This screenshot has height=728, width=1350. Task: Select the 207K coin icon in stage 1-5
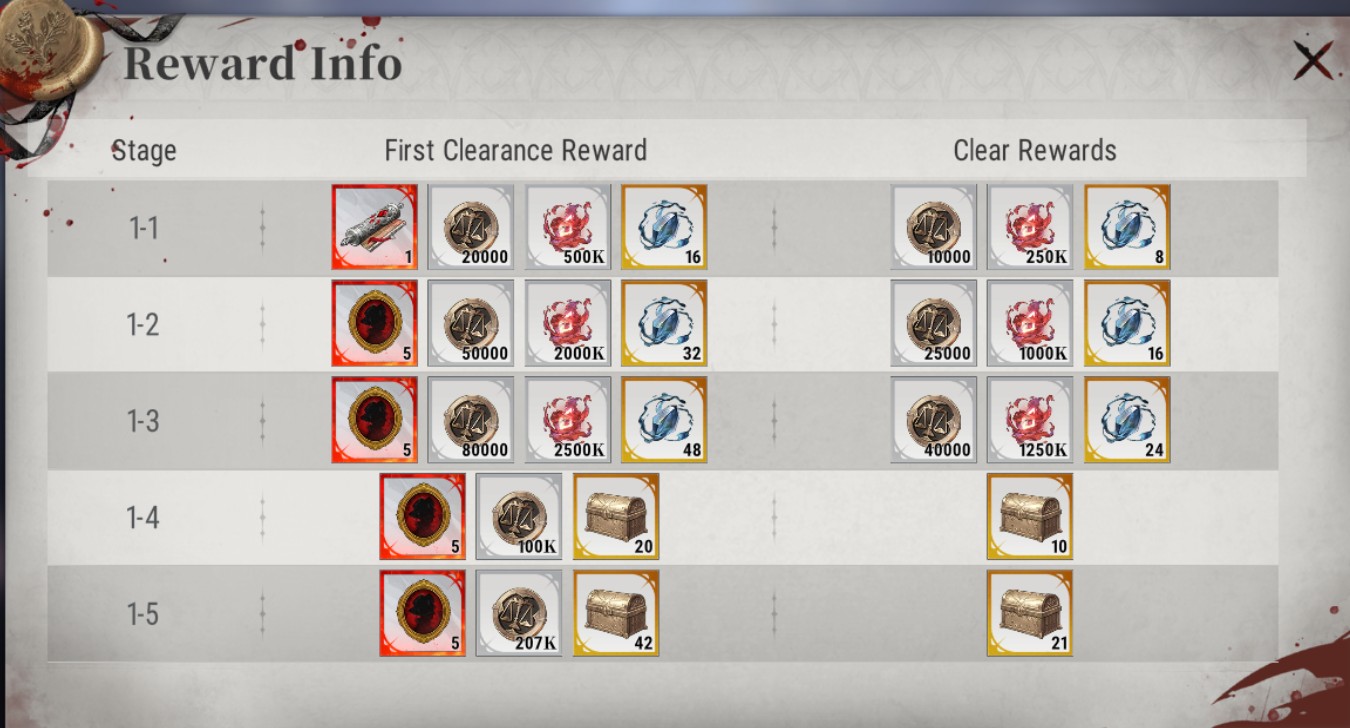(518, 613)
